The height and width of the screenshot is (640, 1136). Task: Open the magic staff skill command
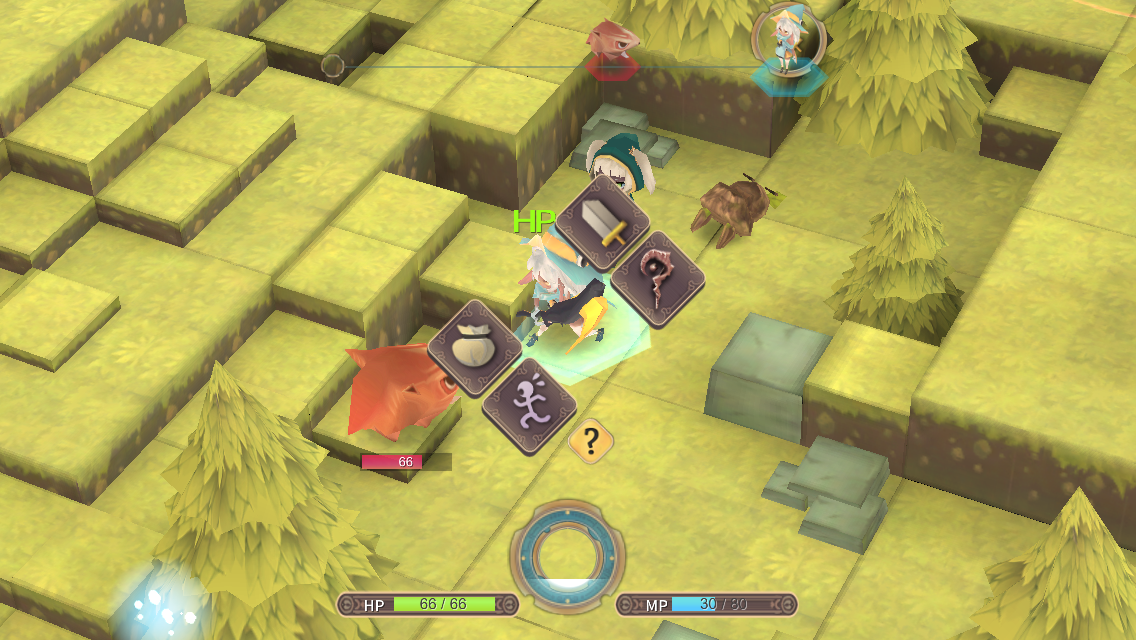pos(655,279)
